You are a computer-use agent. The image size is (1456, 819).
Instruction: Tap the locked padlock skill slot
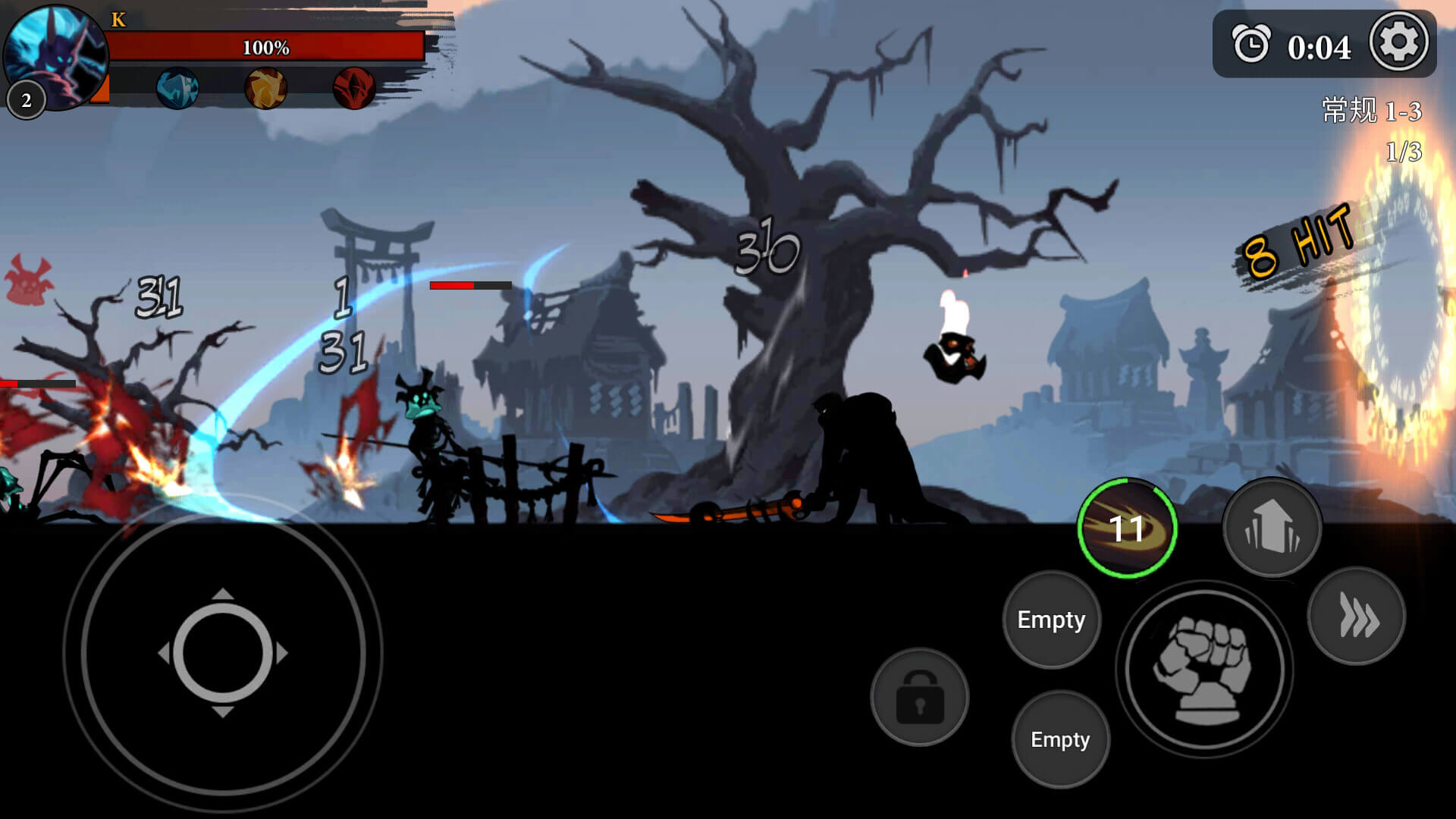[x=920, y=696]
